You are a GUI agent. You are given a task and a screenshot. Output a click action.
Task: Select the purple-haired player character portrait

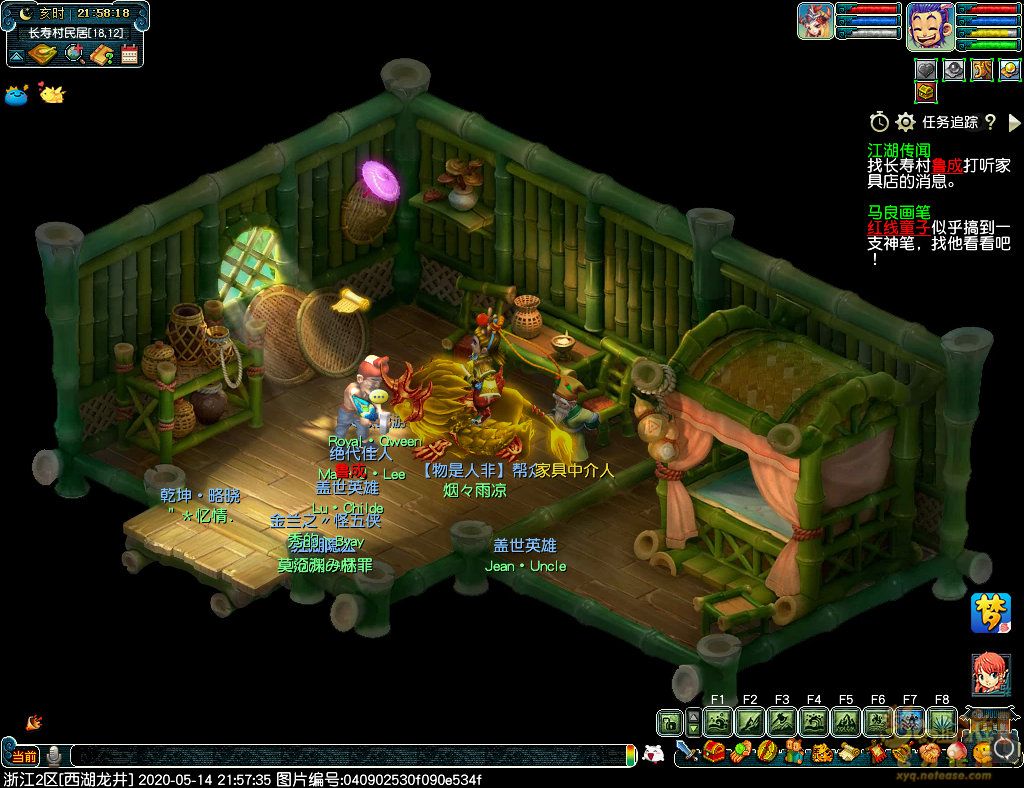pos(930,25)
